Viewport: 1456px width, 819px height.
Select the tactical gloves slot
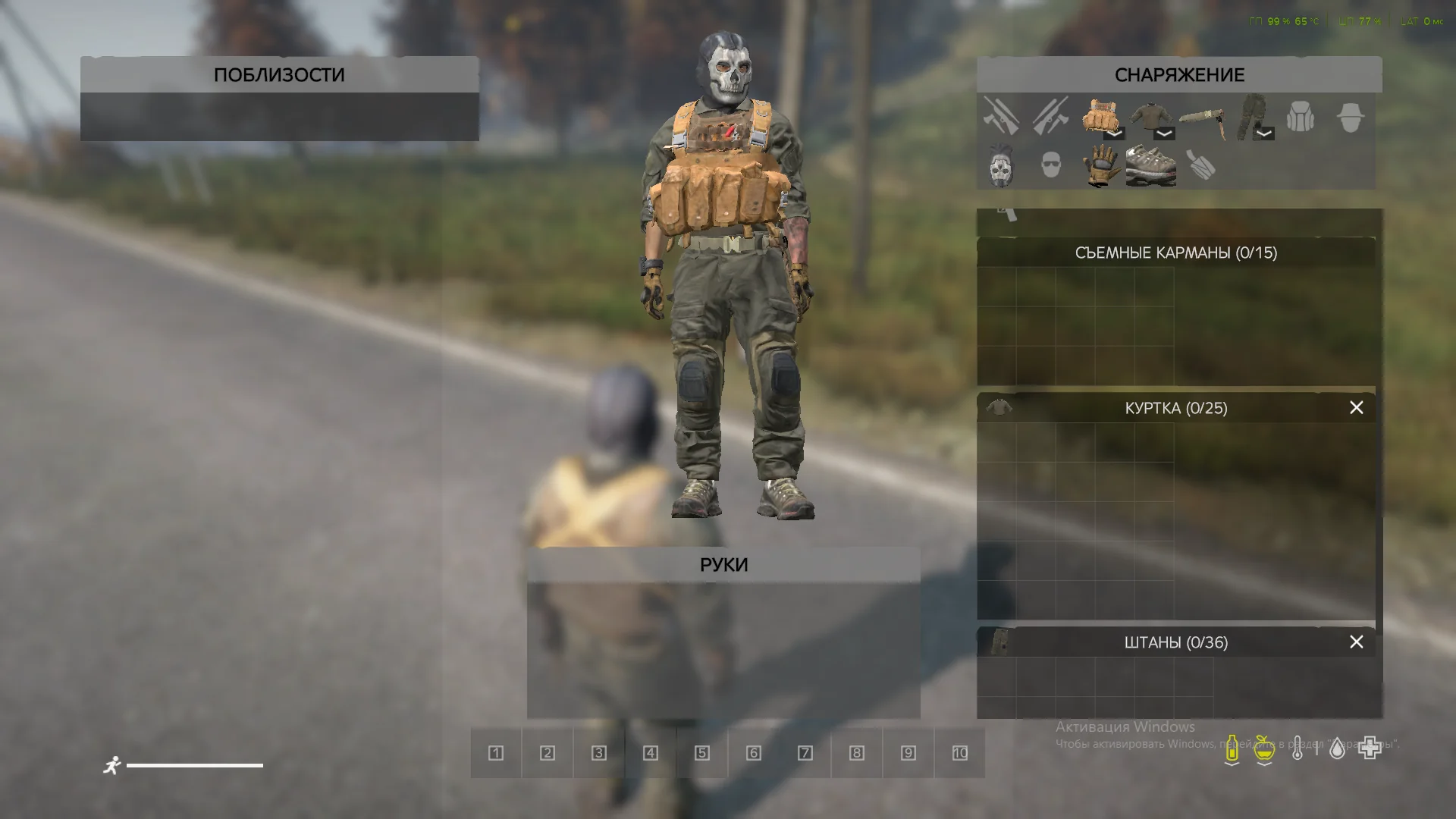pyautogui.click(x=1100, y=165)
